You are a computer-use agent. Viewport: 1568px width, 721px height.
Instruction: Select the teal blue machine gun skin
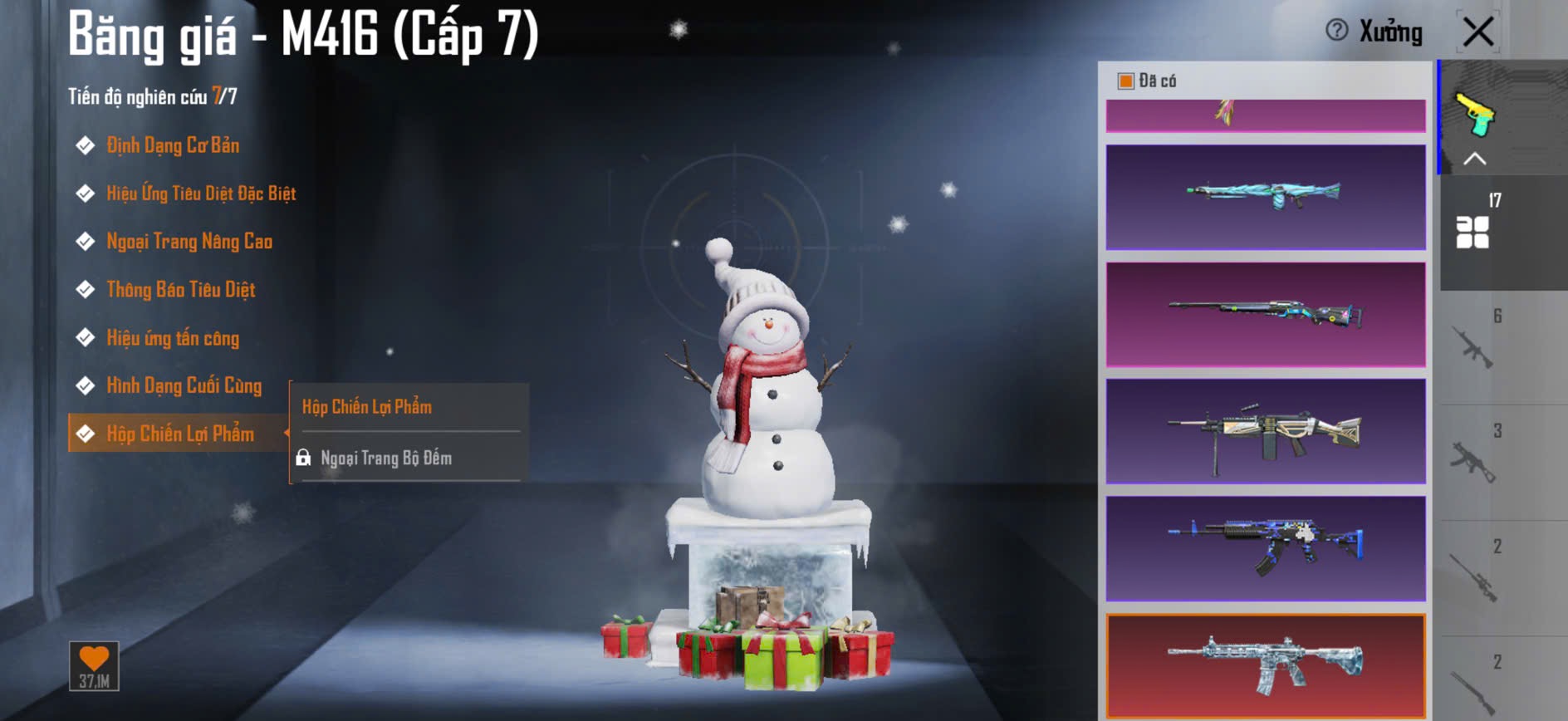coord(1265,197)
